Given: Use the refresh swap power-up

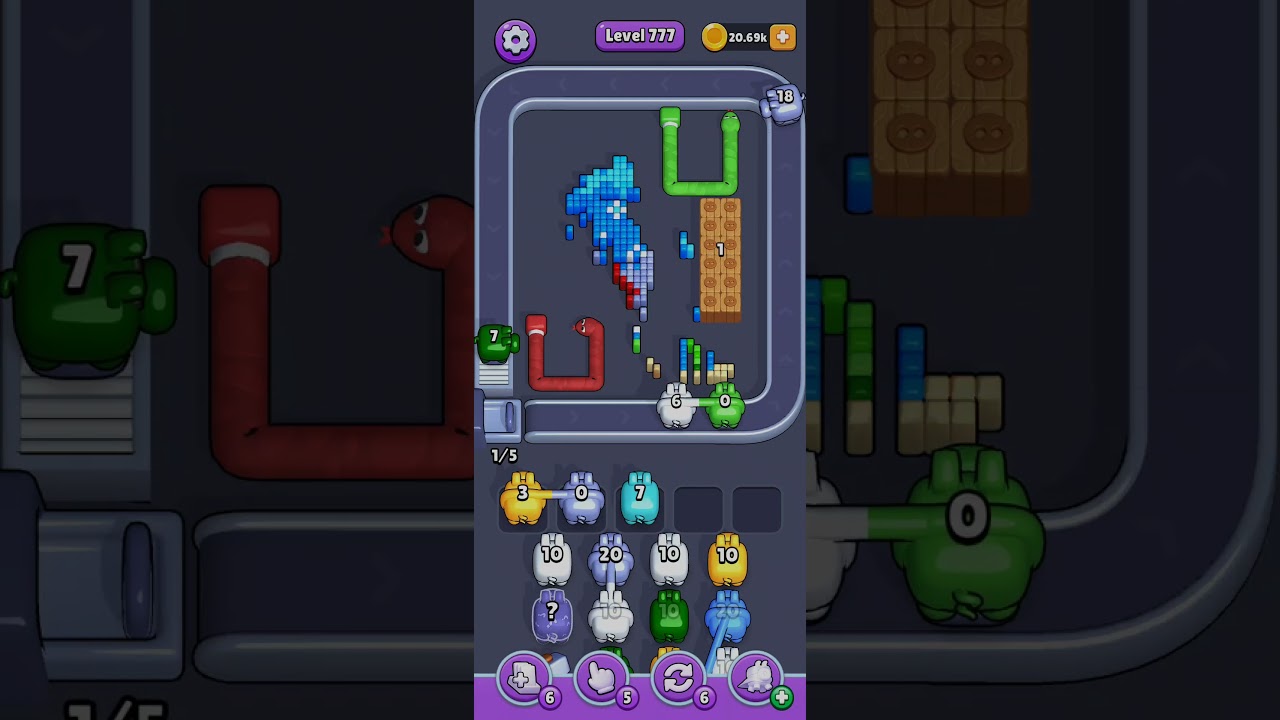Looking at the screenshot, I should tap(679, 678).
